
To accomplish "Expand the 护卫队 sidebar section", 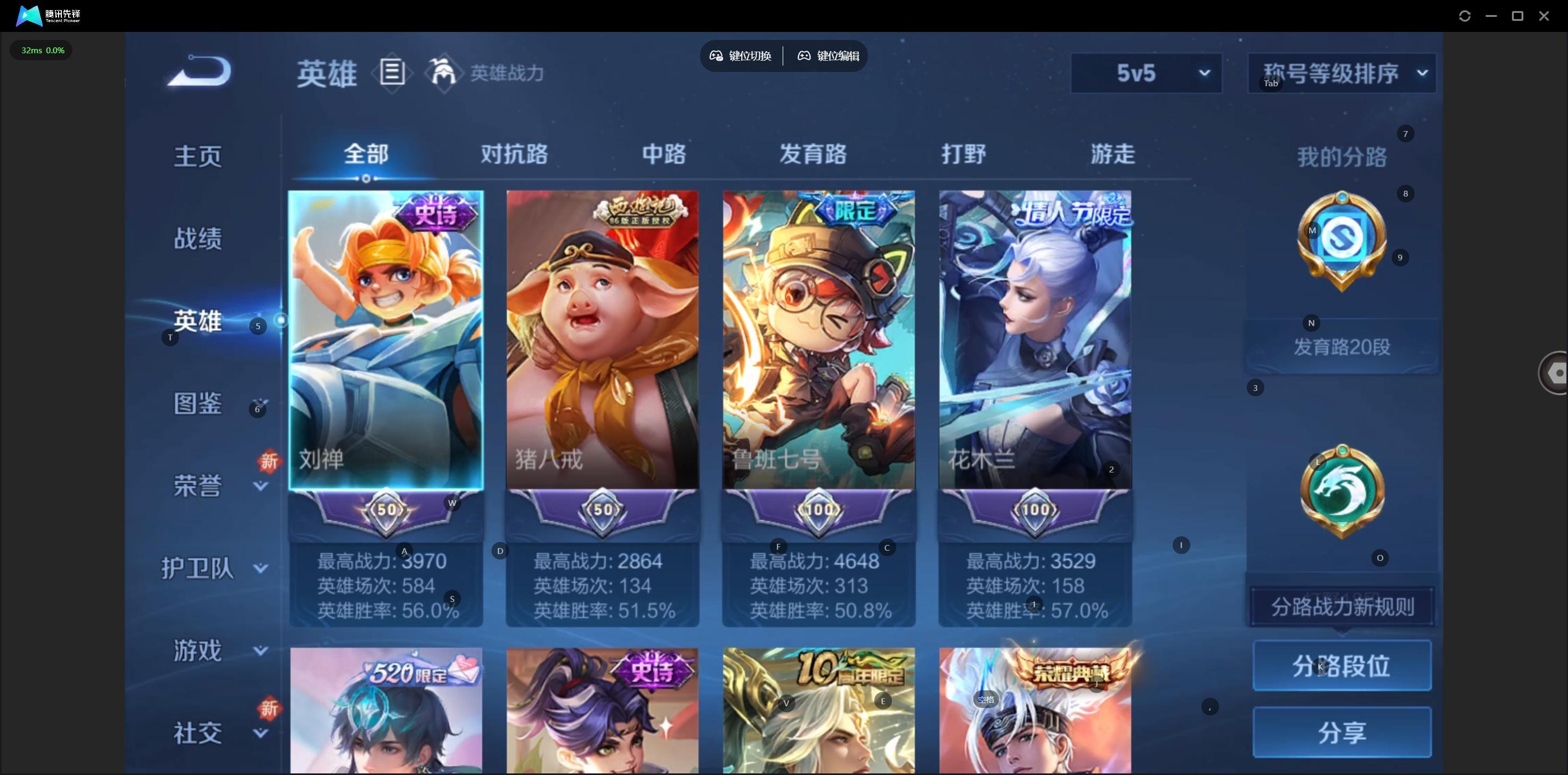I will (x=260, y=568).
